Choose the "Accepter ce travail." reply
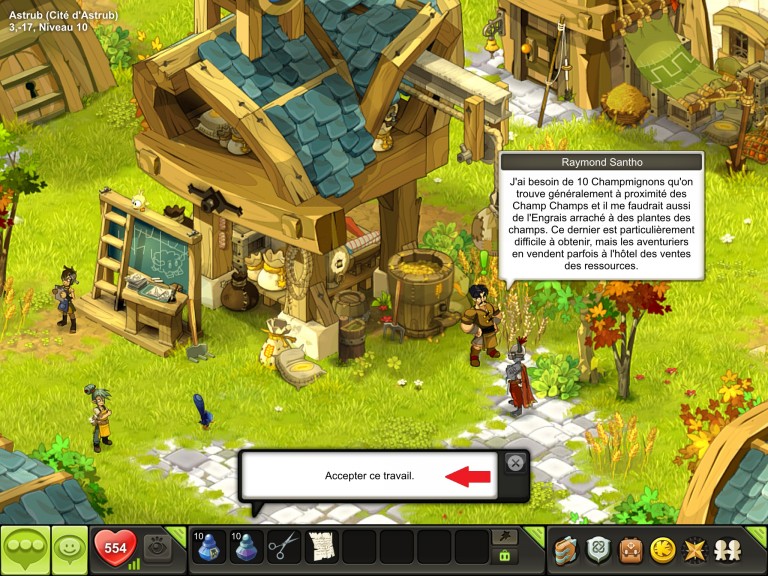768x576 pixels. 369,476
